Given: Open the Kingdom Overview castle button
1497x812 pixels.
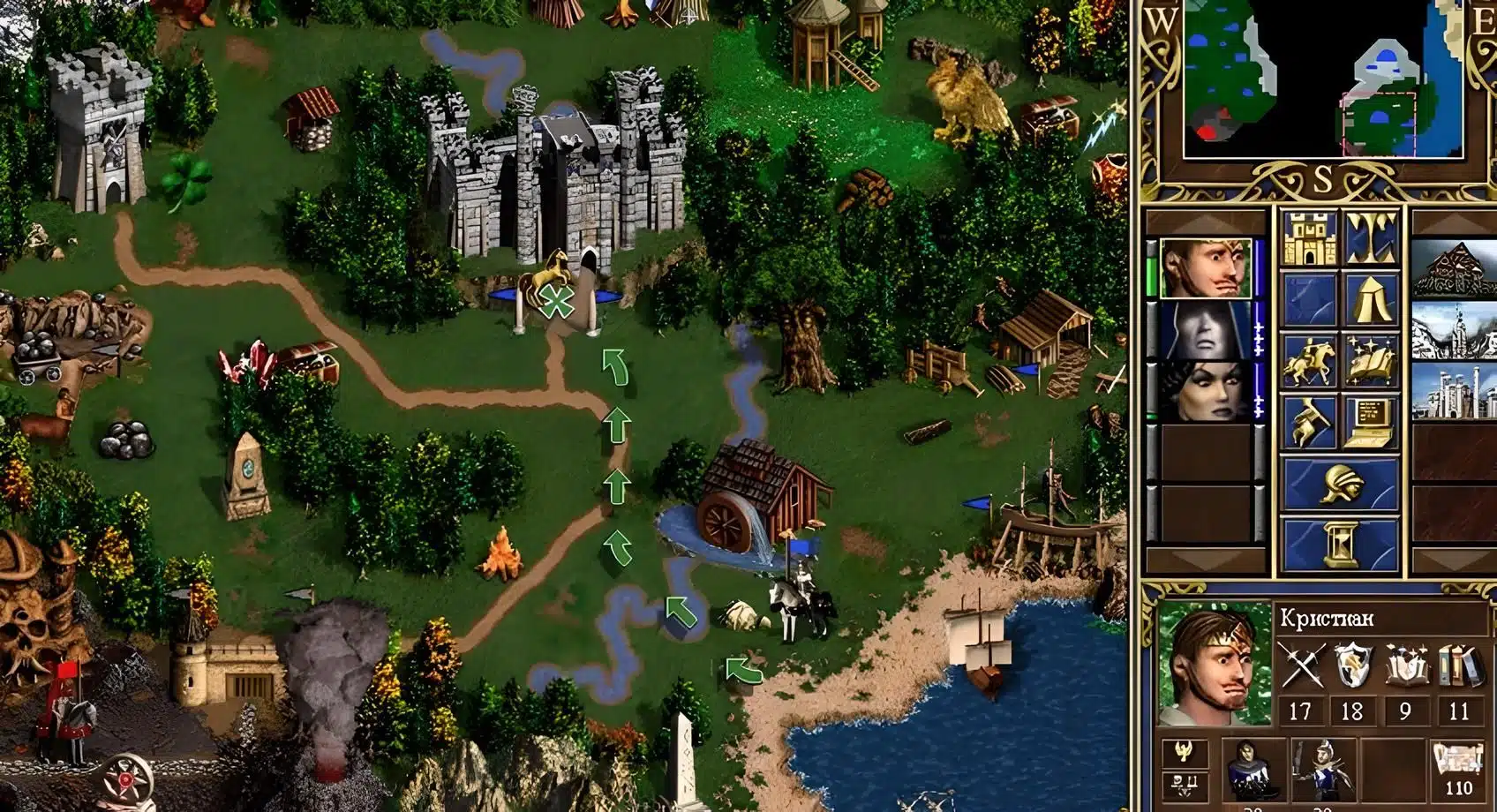Looking at the screenshot, I should pyautogui.click(x=1308, y=237).
